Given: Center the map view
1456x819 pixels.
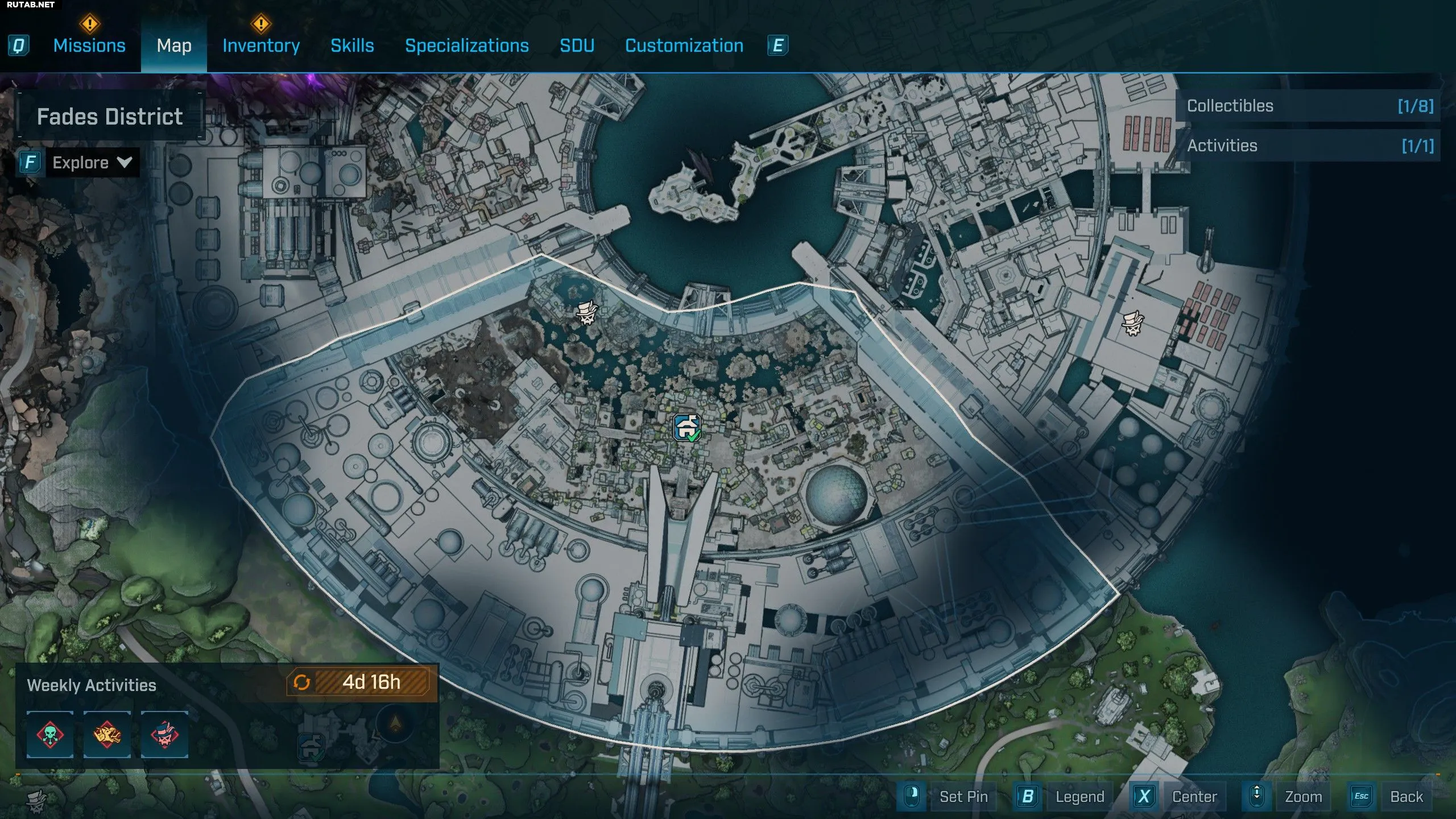Looking at the screenshot, I should pos(1194,796).
